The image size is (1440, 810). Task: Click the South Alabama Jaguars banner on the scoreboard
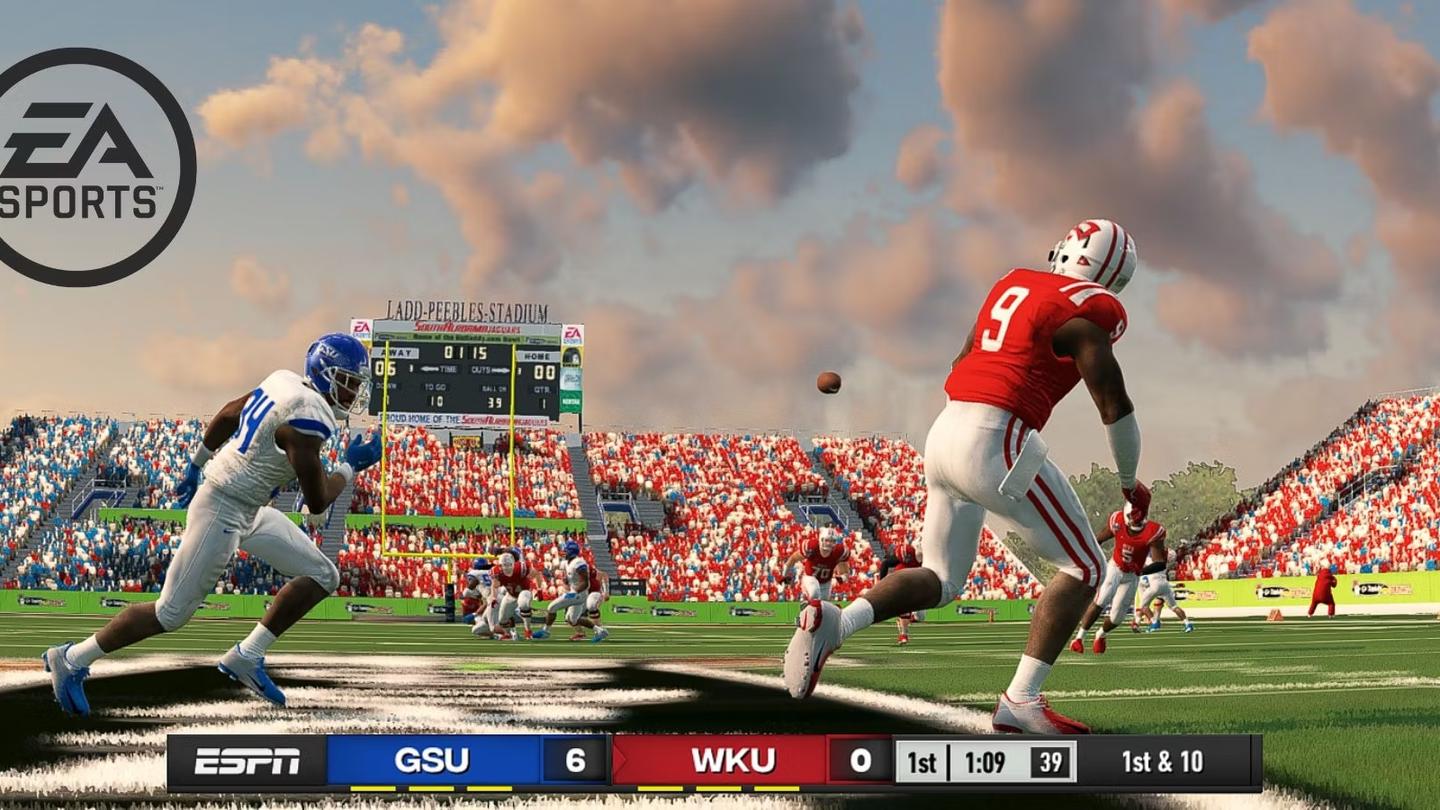(467, 327)
